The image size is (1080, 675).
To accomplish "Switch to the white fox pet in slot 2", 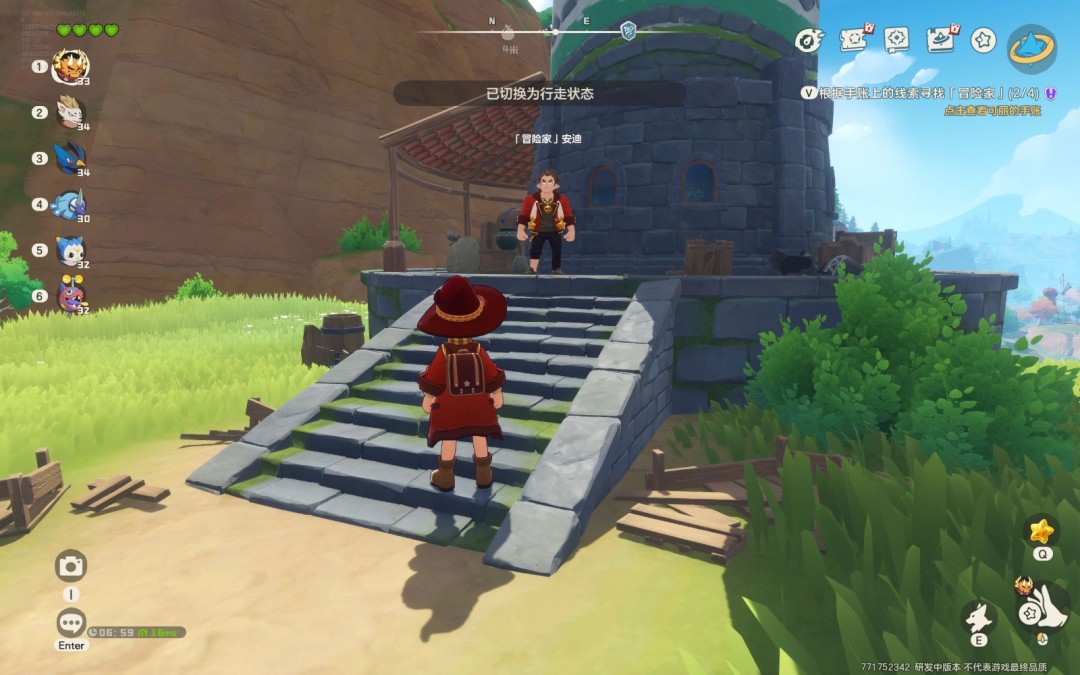I will tap(70, 112).
